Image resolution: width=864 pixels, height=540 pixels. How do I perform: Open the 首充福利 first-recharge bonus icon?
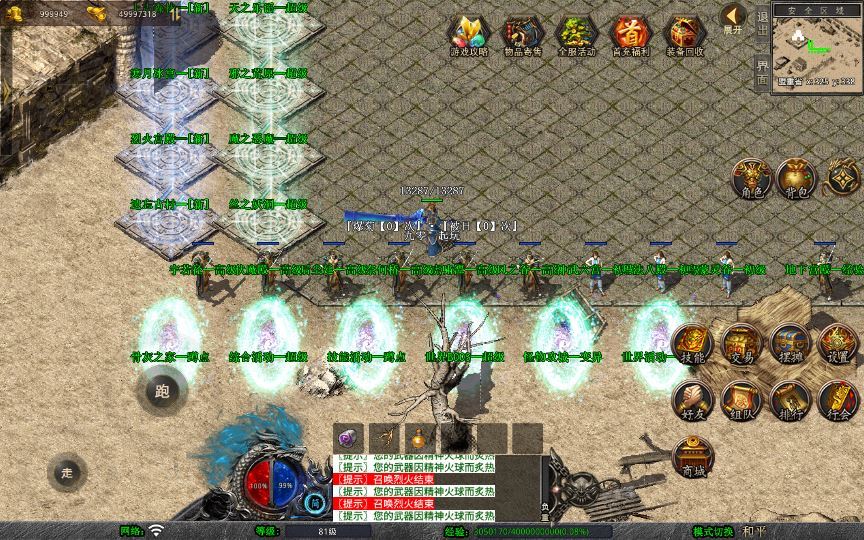(630, 35)
